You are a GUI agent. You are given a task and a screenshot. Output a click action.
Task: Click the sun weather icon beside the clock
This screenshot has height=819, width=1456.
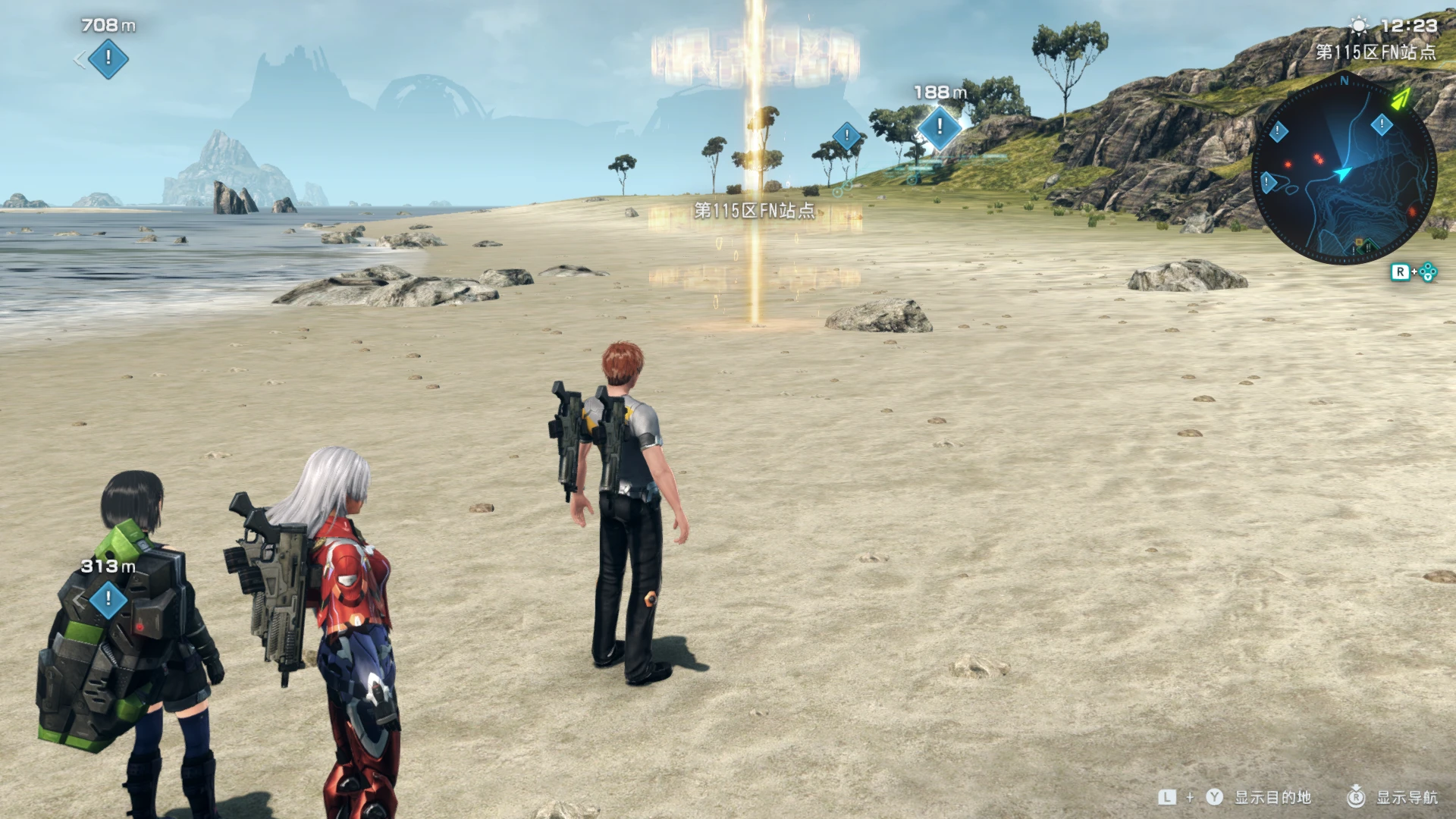pos(1357,25)
